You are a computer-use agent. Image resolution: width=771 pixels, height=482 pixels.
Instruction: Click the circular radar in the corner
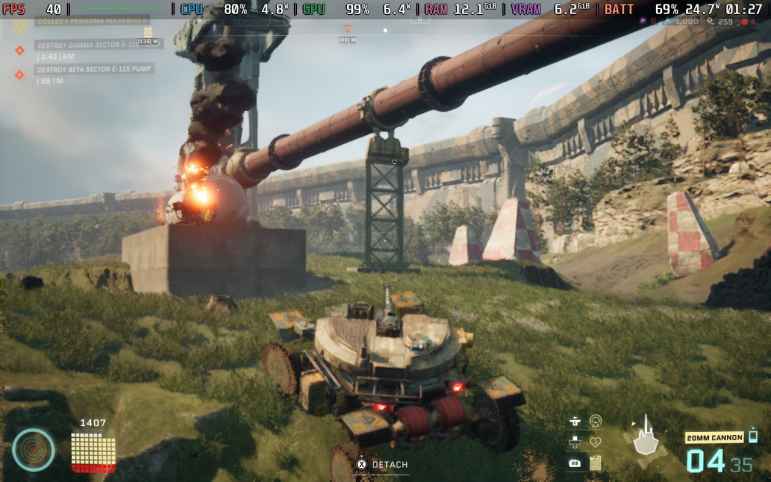click(x=33, y=449)
